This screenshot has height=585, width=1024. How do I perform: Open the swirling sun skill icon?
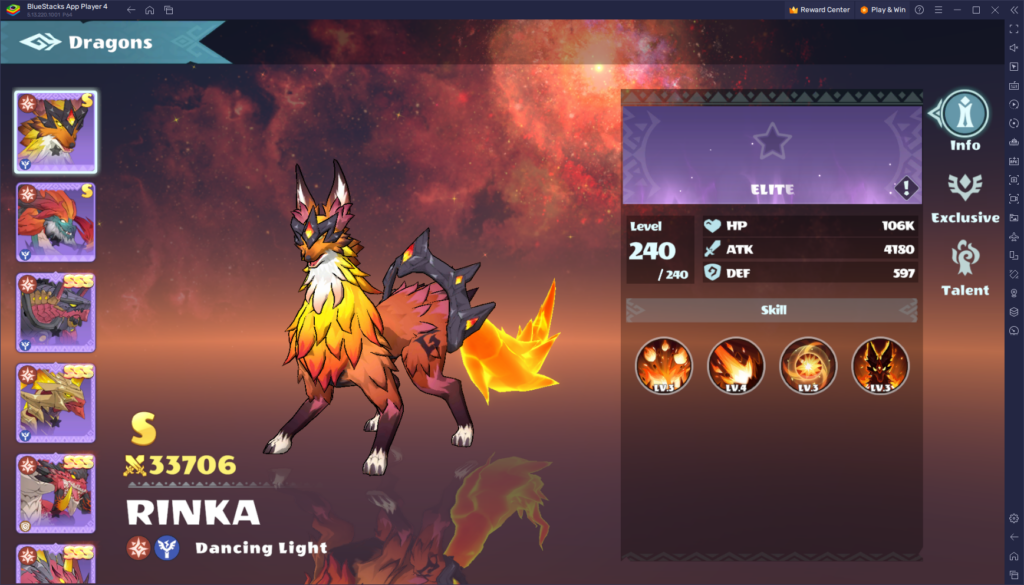pos(808,365)
